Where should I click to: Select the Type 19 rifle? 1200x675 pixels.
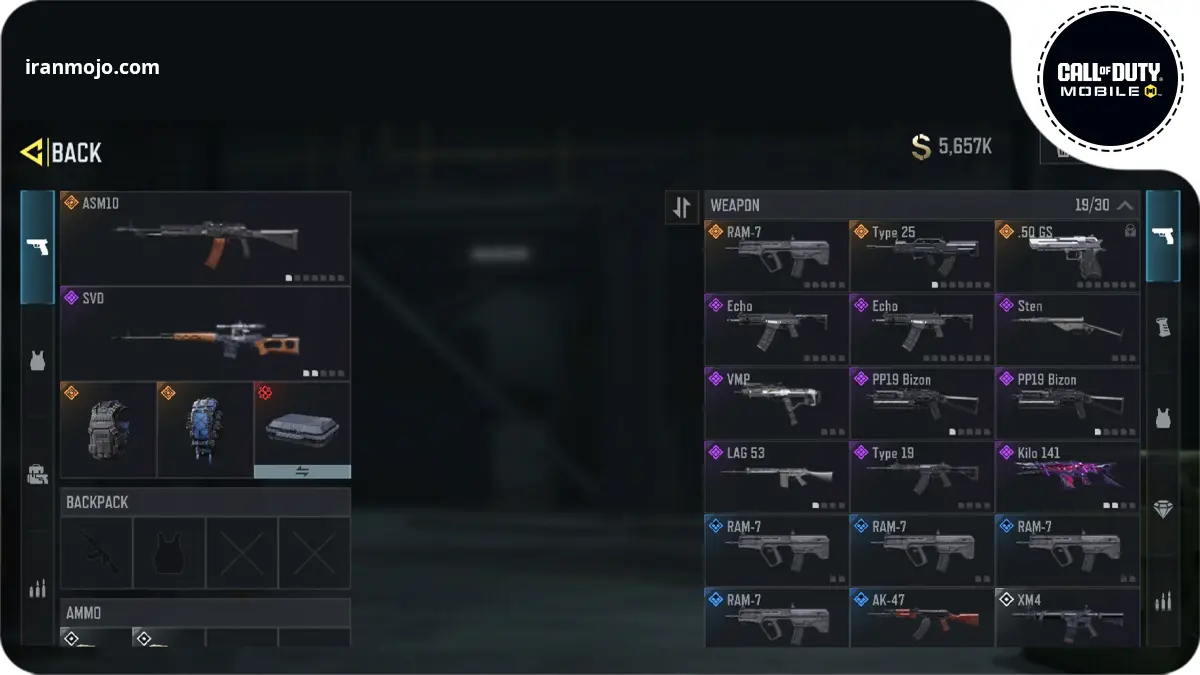point(921,476)
